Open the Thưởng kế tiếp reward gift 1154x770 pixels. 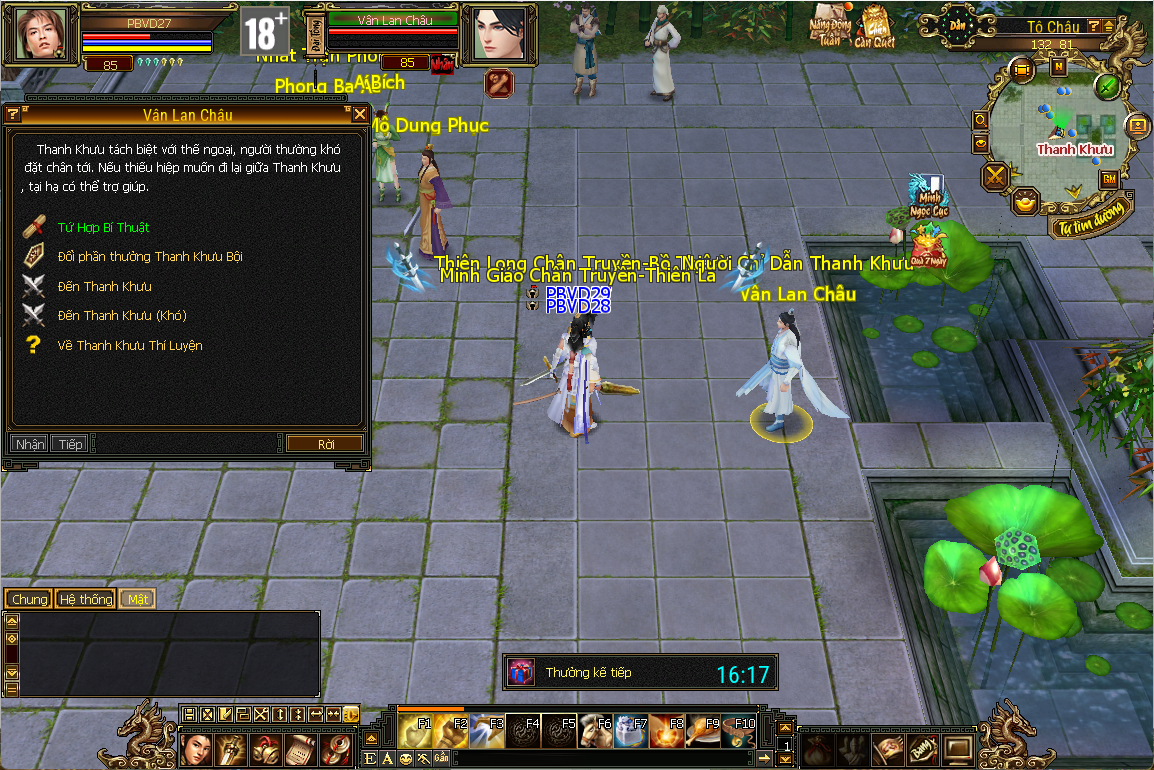coord(521,673)
